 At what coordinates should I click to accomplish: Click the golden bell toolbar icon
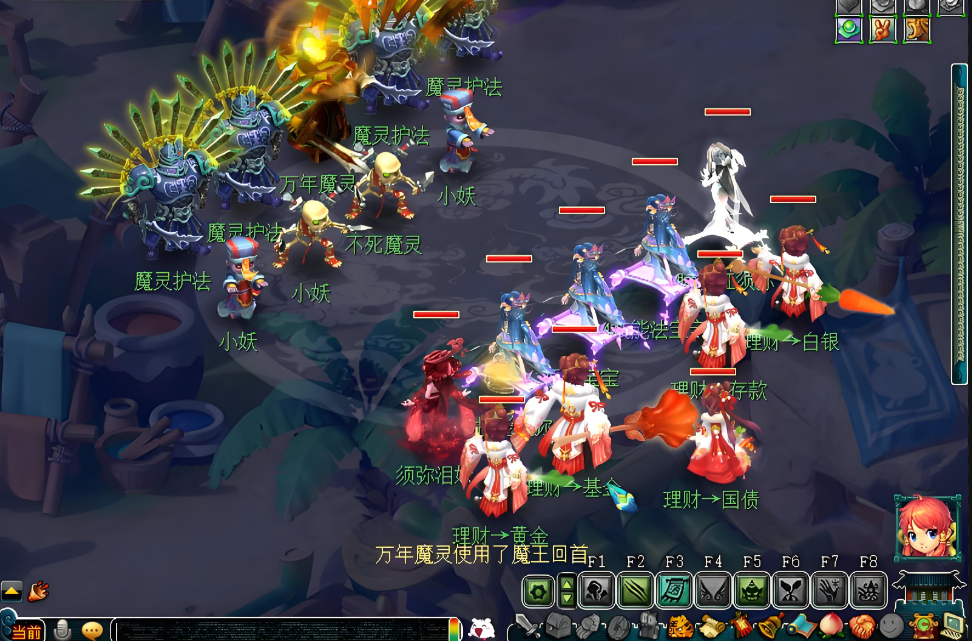tap(770, 628)
